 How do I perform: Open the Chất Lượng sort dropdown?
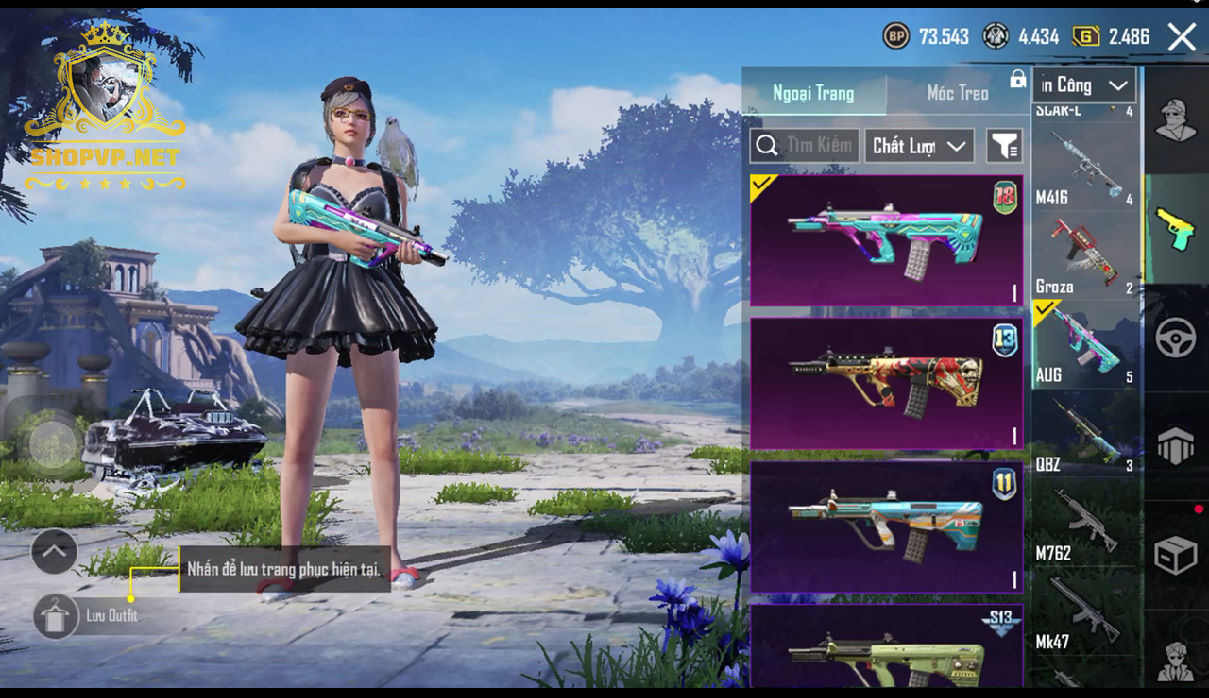919,146
